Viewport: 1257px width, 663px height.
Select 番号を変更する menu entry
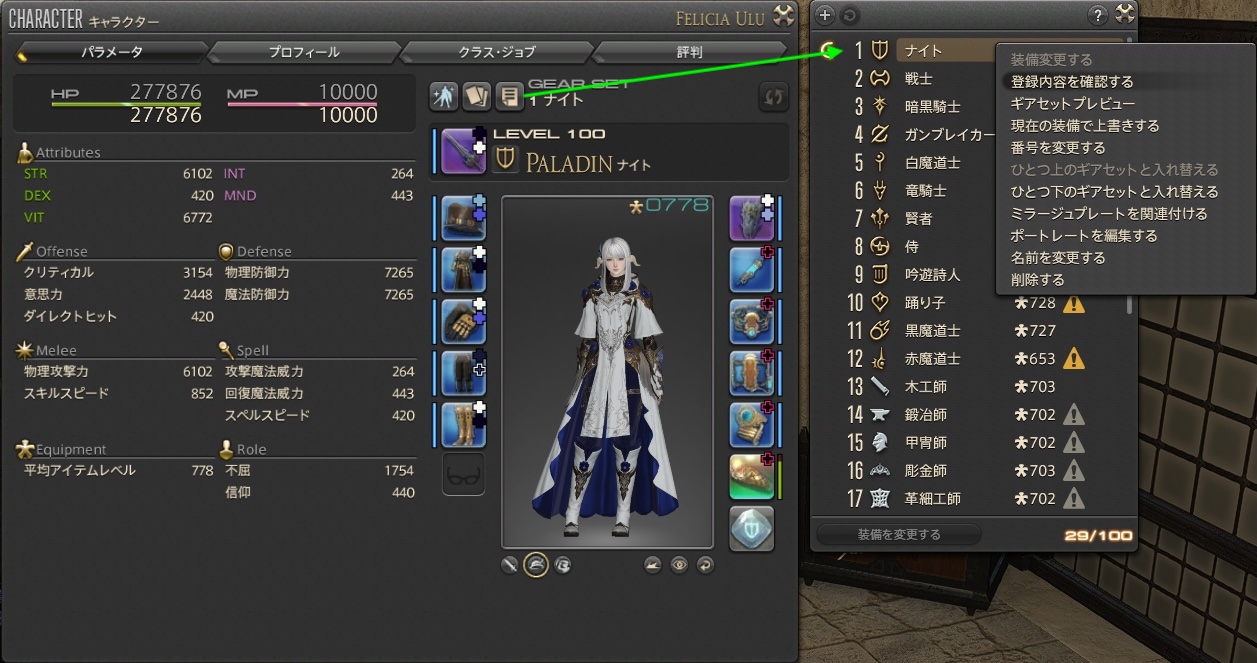(x=1058, y=148)
